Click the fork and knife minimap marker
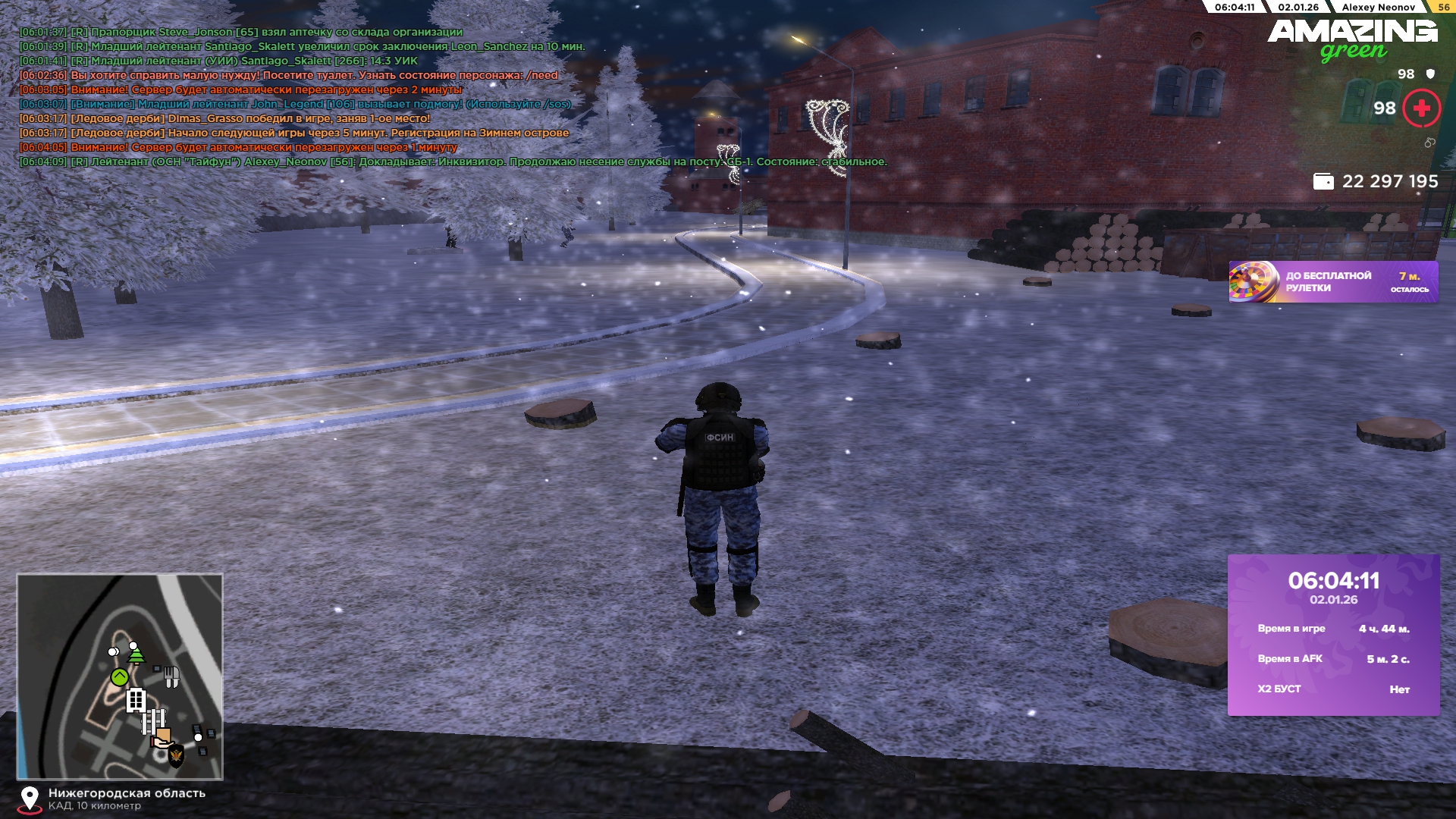 point(172,676)
